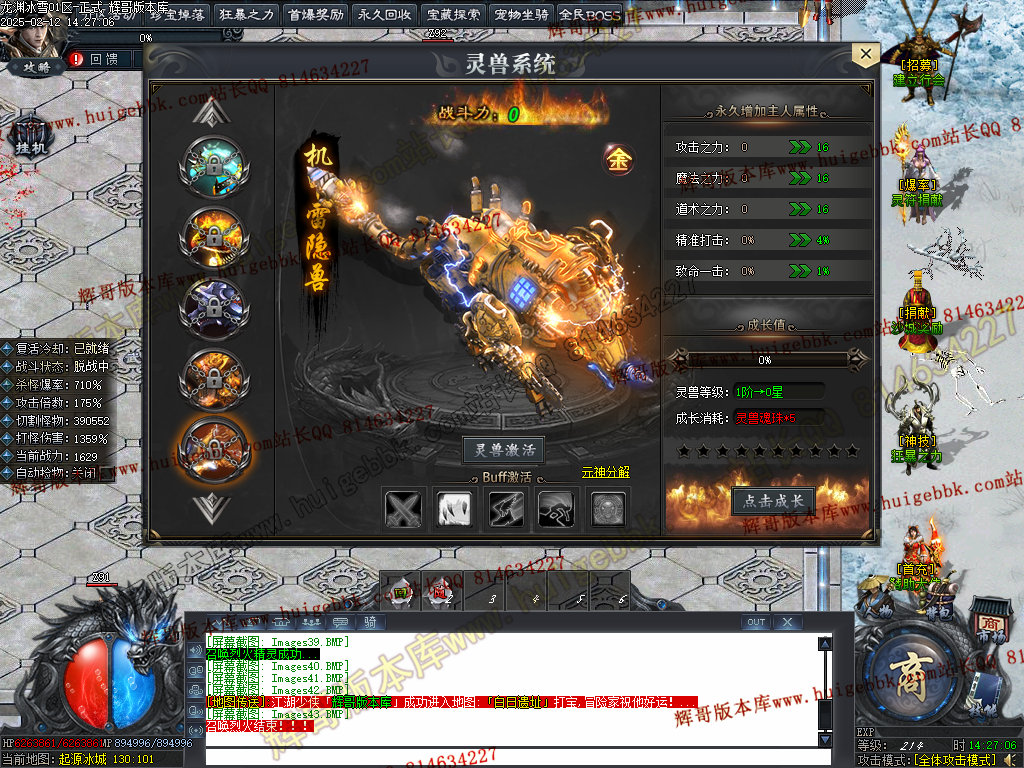Open the 宠物坐骑 pet mount menu
The height and width of the screenshot is (768, 1024).
coord(522,15)
